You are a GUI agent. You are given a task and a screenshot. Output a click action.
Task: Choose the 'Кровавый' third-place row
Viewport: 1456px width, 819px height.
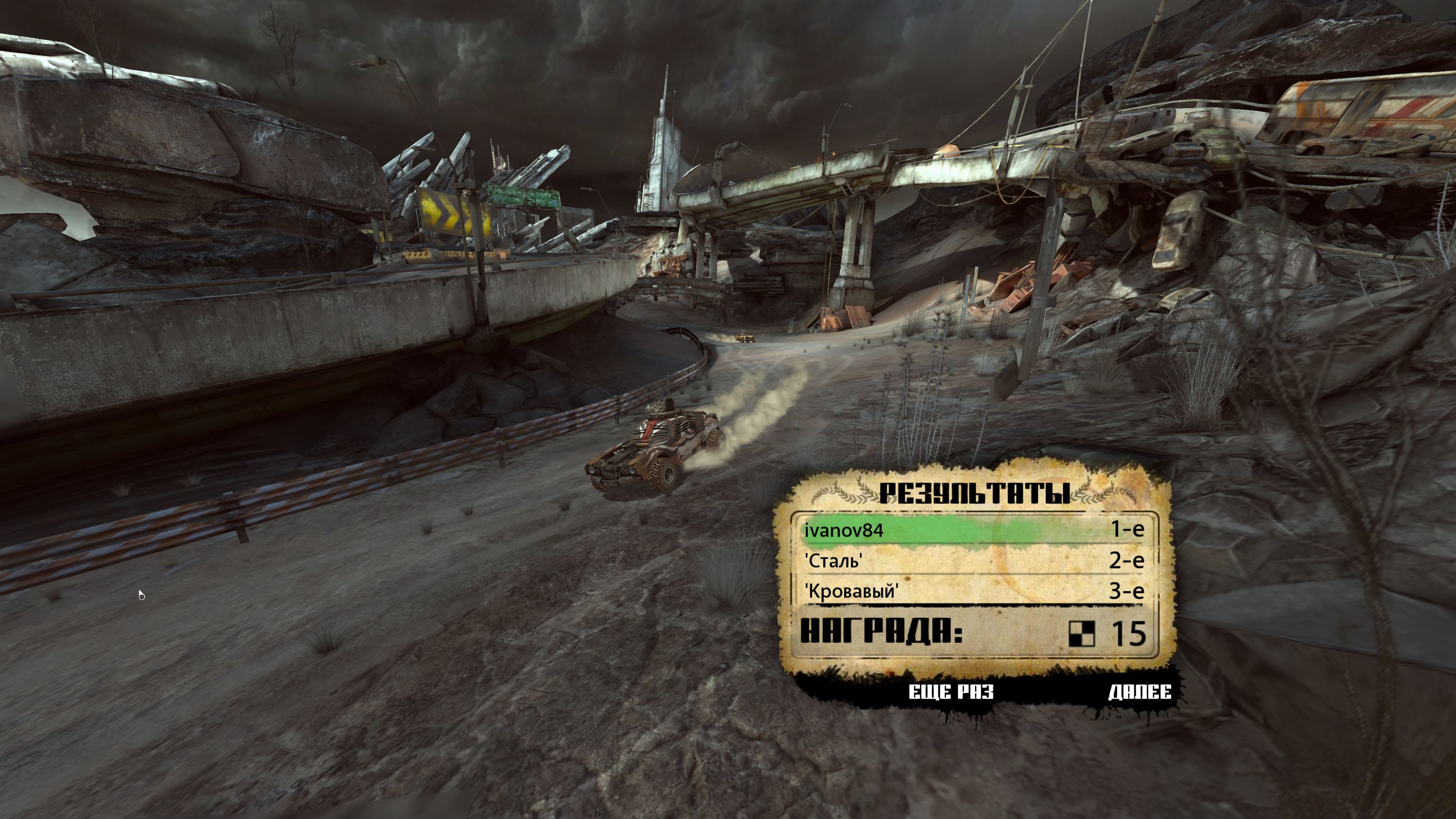point(973,591)
